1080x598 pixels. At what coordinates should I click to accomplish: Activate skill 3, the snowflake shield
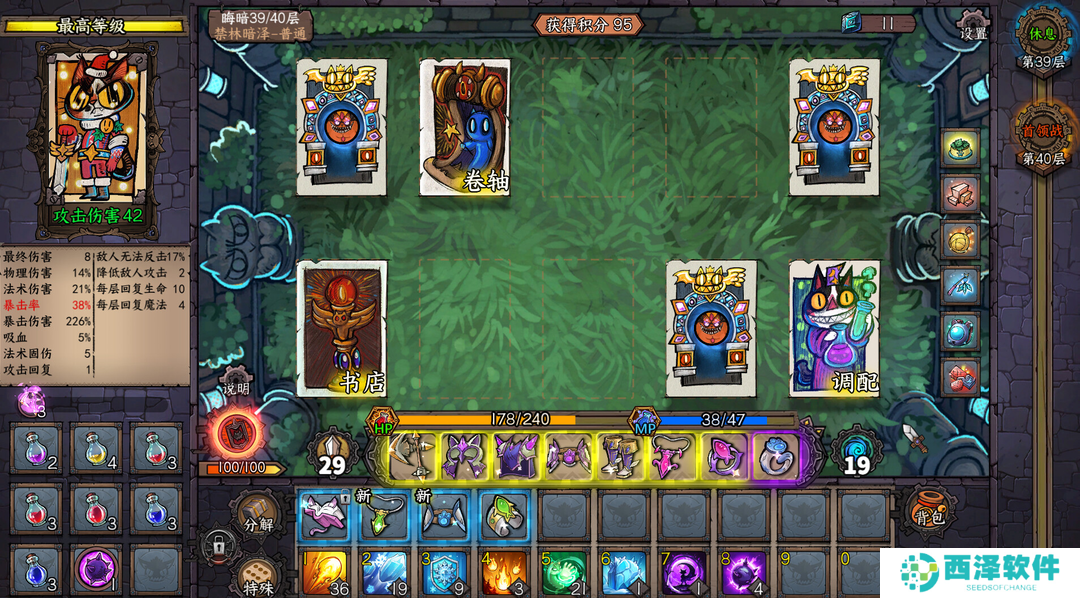[444, 573]
